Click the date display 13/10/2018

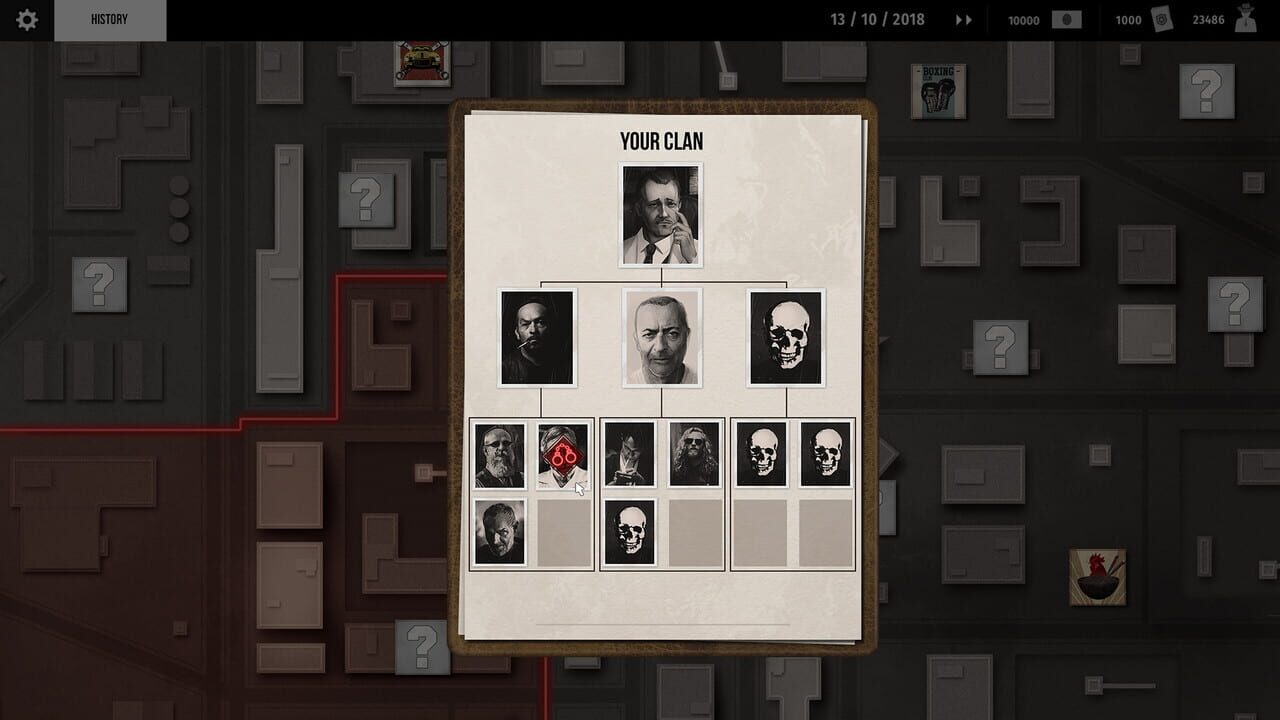point(875,18)
